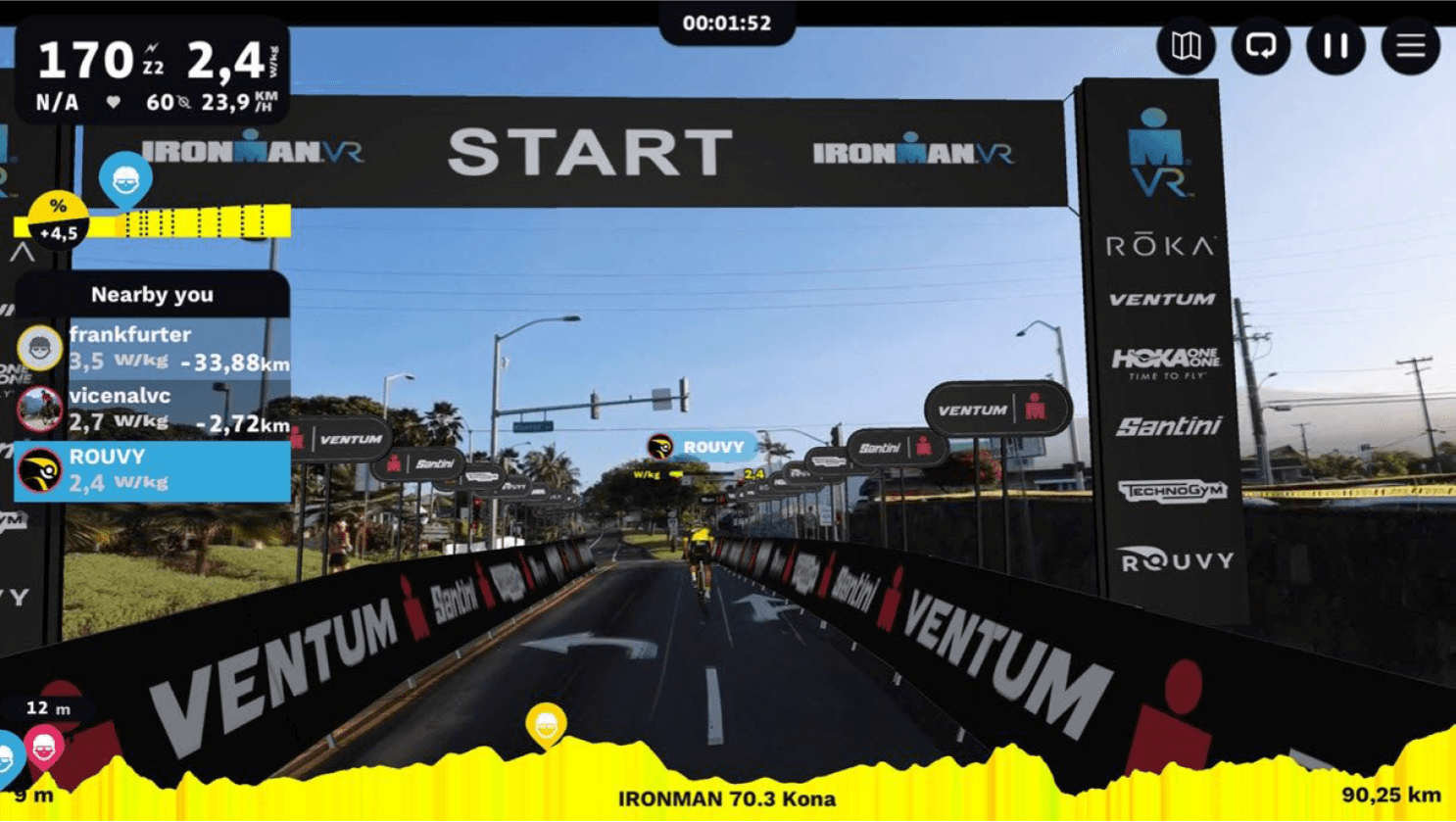Click the Nearby you panel header
The width and height of the screenshot is (1456, 822).
(x=152, y=294)
